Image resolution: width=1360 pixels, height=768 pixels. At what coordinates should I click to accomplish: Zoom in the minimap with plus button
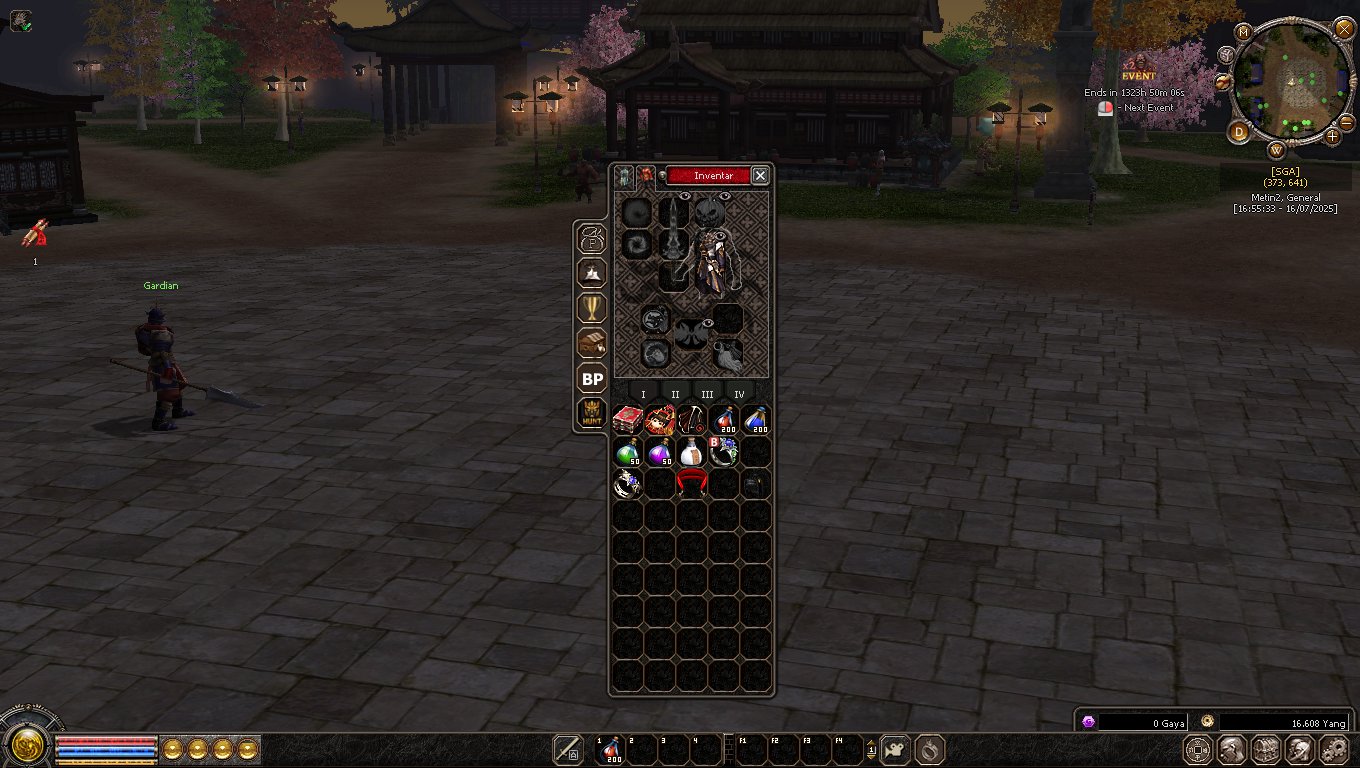click(1332, 135)
